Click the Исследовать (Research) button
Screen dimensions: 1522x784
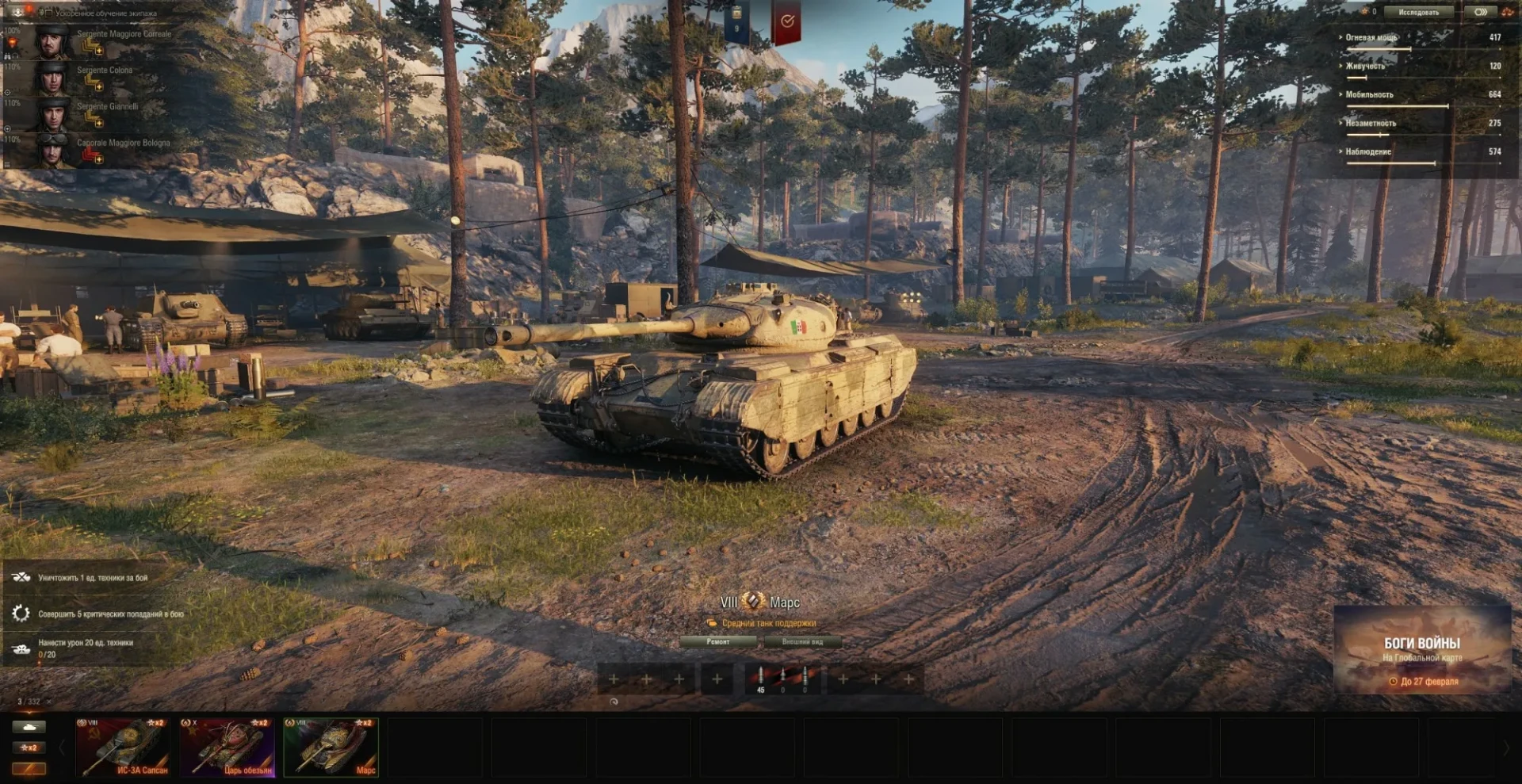point(1418,13)
